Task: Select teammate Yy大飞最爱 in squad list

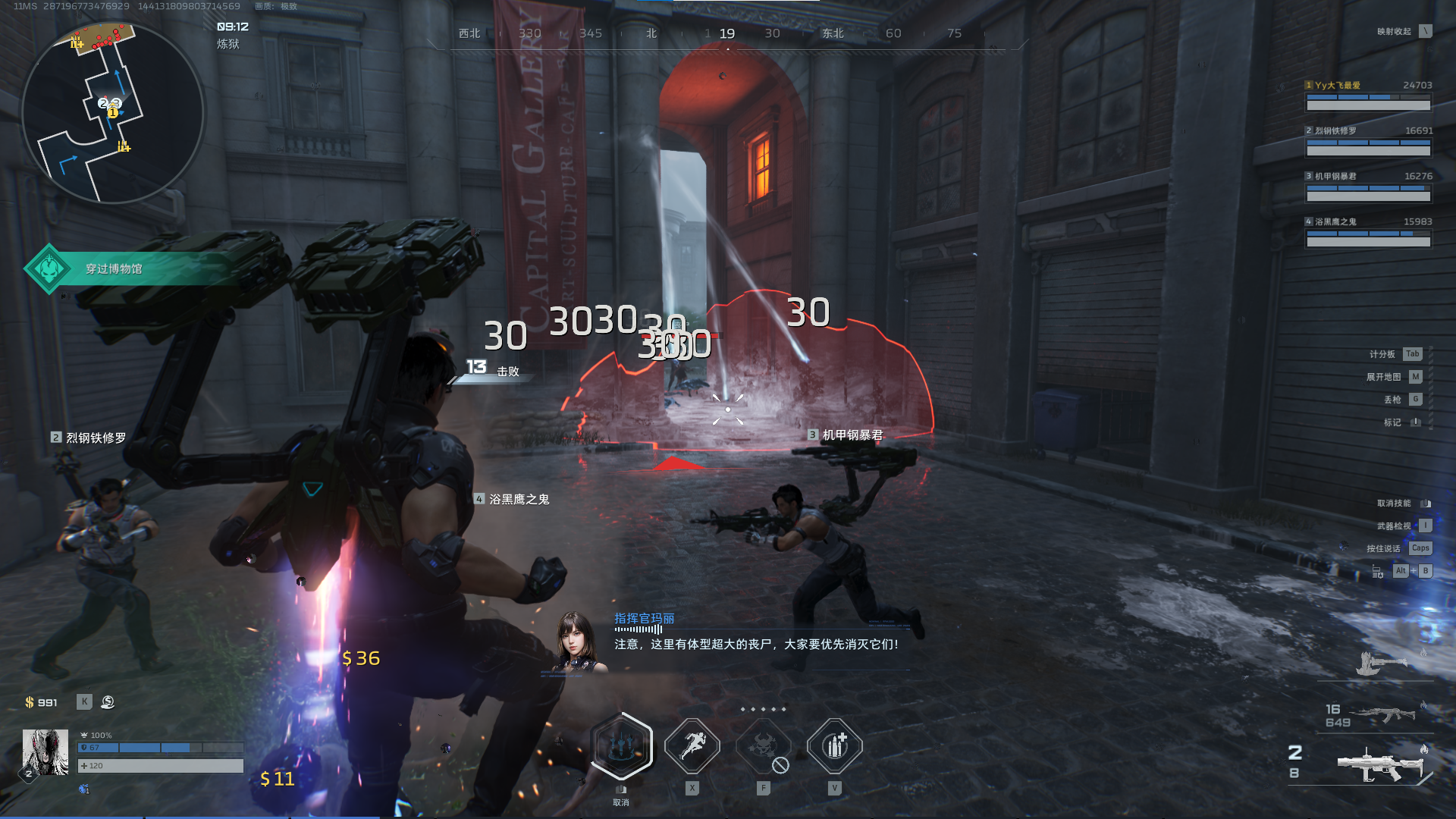Action: pyautogui.click(x=1368, y=96)
